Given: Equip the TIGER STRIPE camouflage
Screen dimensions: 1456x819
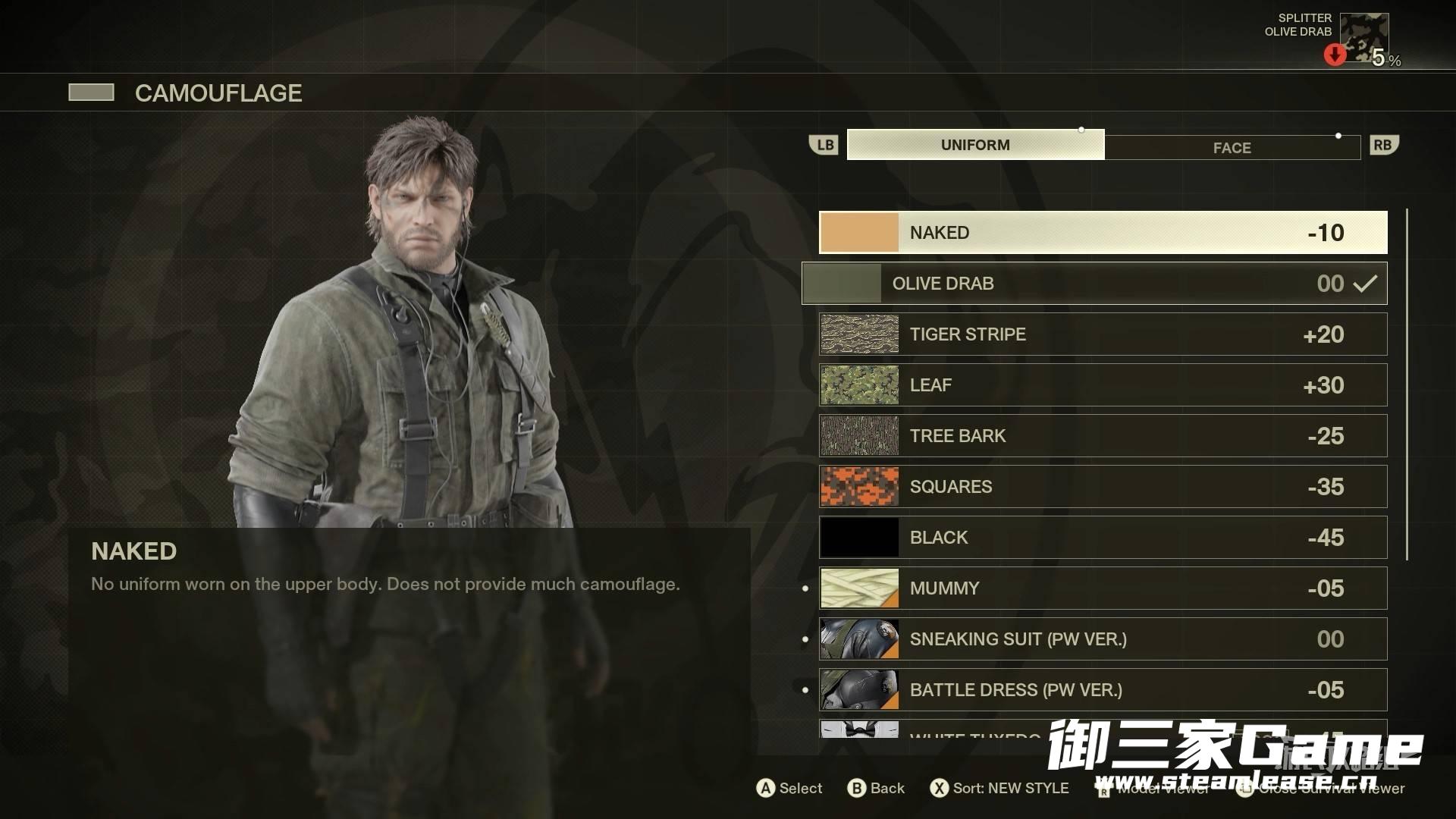Looking at the screenshot, I should (x=1103, y=334).
